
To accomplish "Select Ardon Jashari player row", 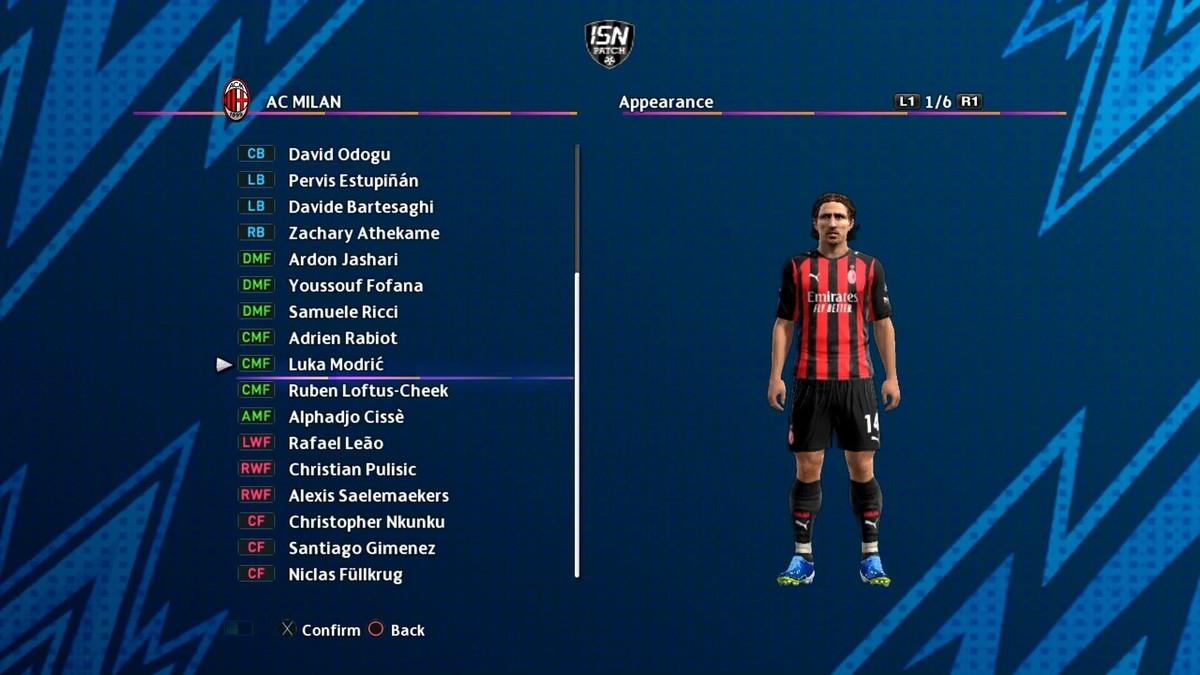I will 343,259.
